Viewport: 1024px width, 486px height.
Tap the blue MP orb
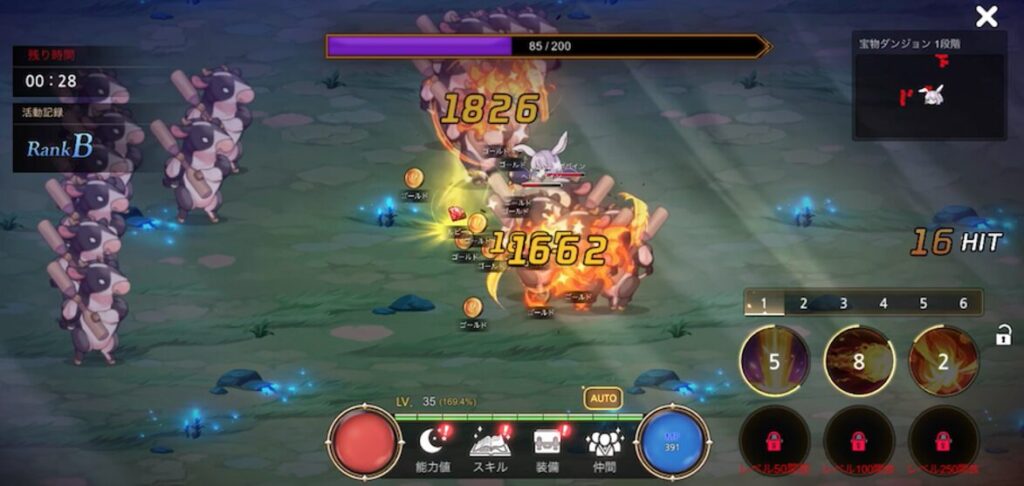click(672, 441)
